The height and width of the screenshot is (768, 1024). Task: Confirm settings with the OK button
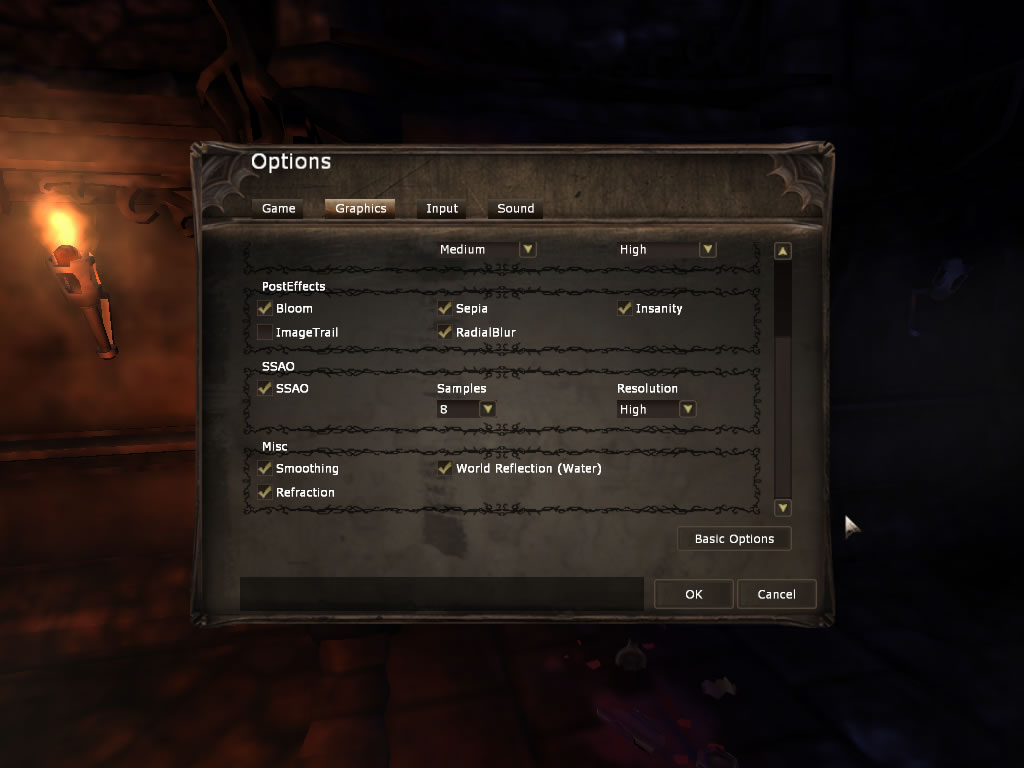[x=694, y=594]
